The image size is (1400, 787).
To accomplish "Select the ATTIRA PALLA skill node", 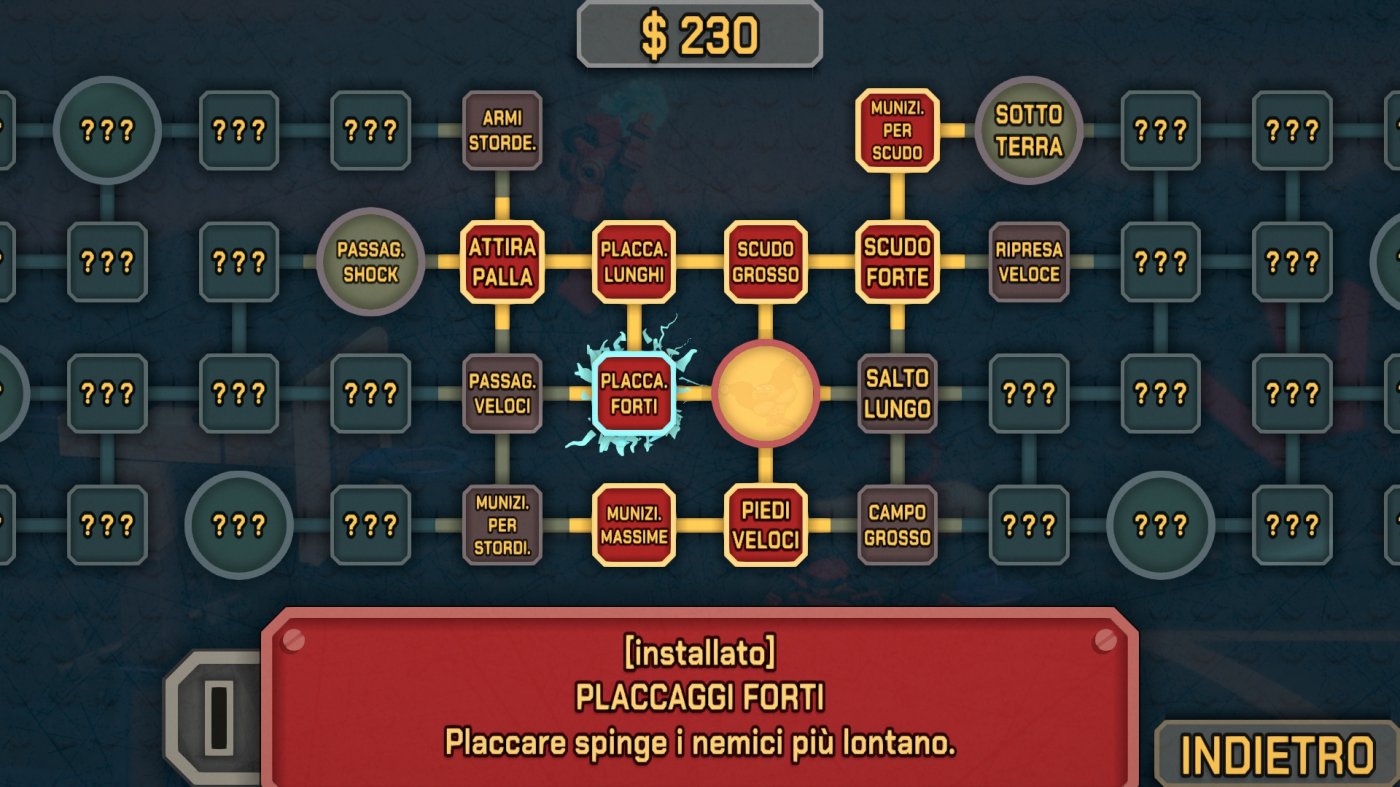I will coord(501,262).
